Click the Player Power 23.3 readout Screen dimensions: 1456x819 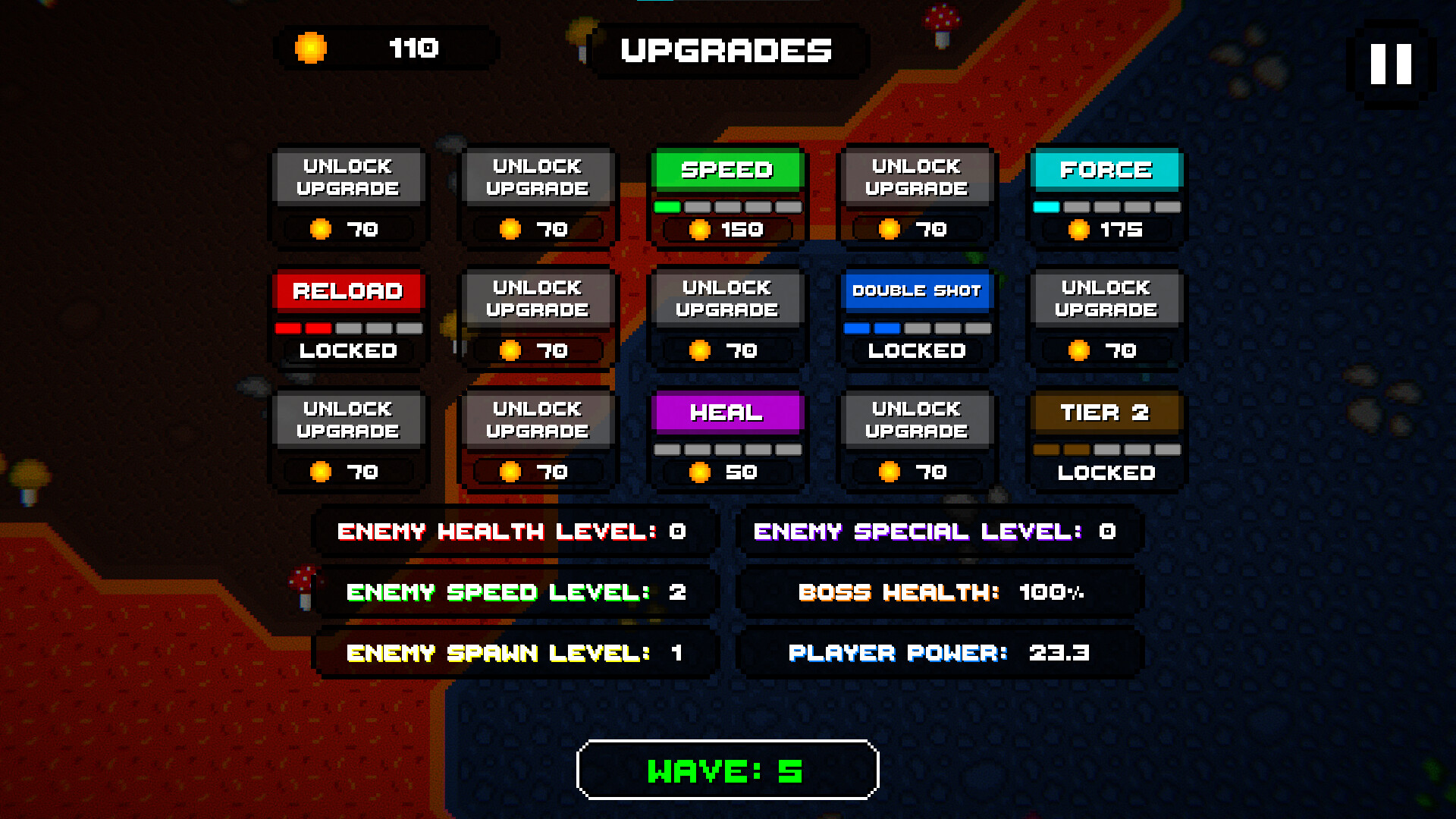pyautogui.click(x=939, y=652)
